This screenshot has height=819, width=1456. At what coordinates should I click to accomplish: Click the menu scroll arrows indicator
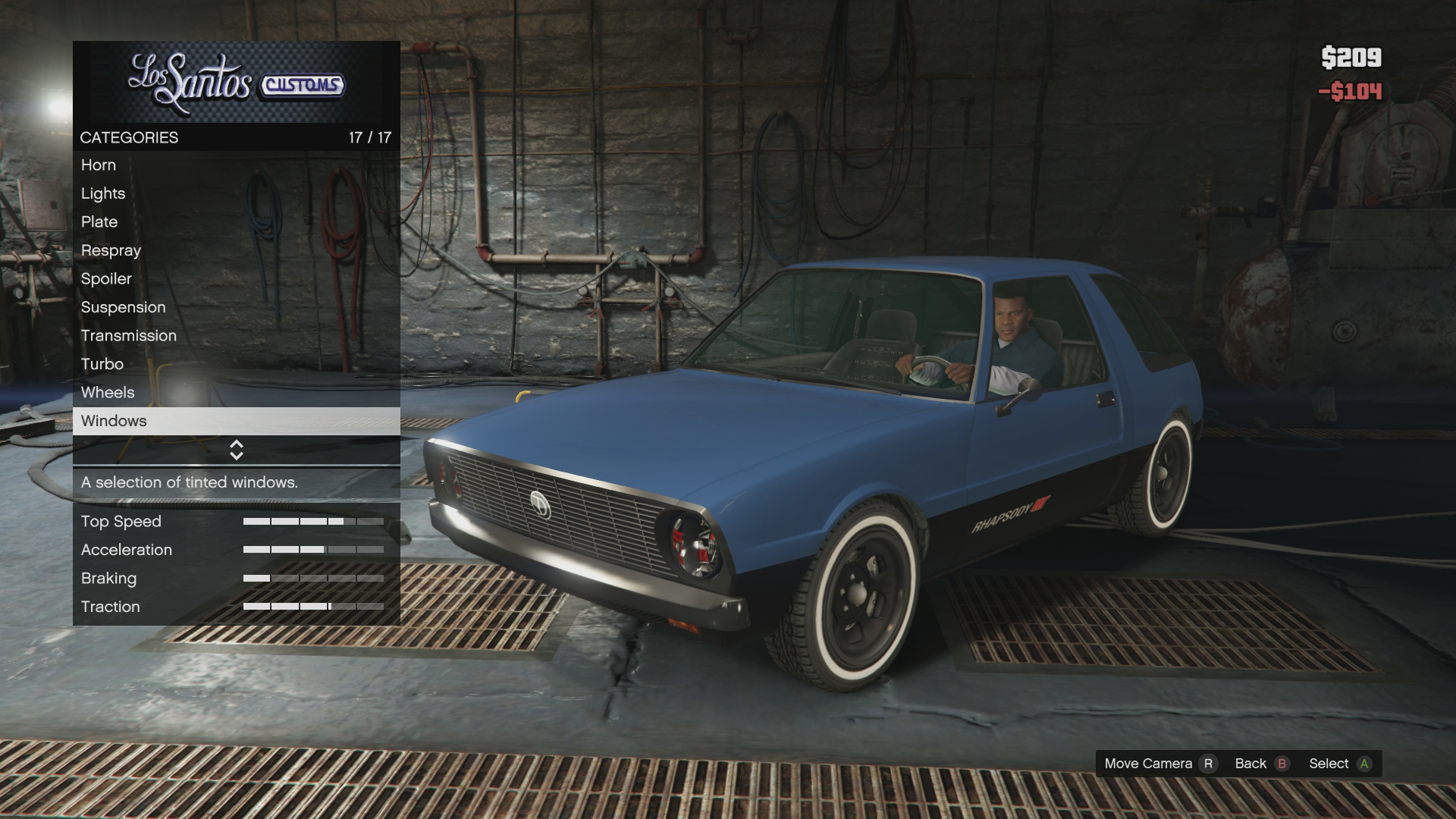pos(236,450)
